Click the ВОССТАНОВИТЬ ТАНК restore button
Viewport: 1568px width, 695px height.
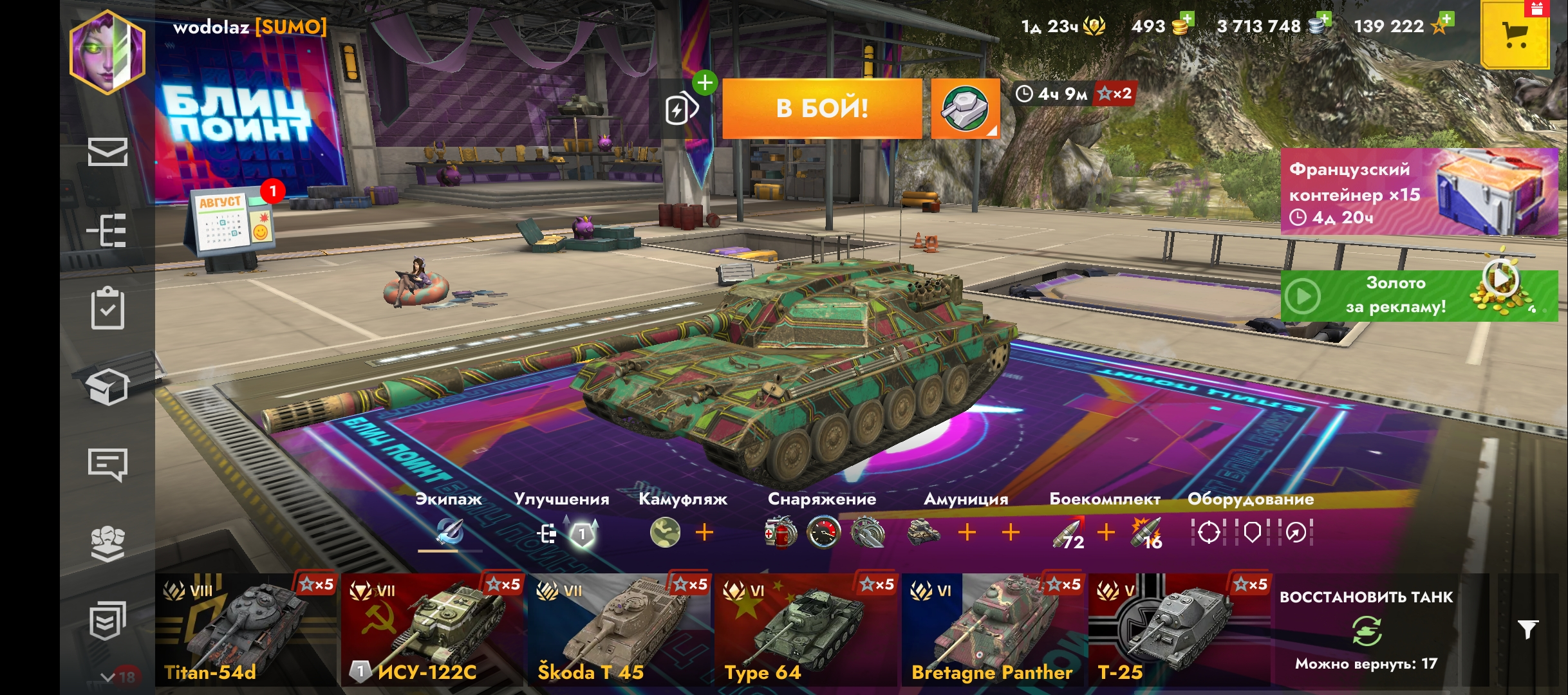(x=1366, y=629)
